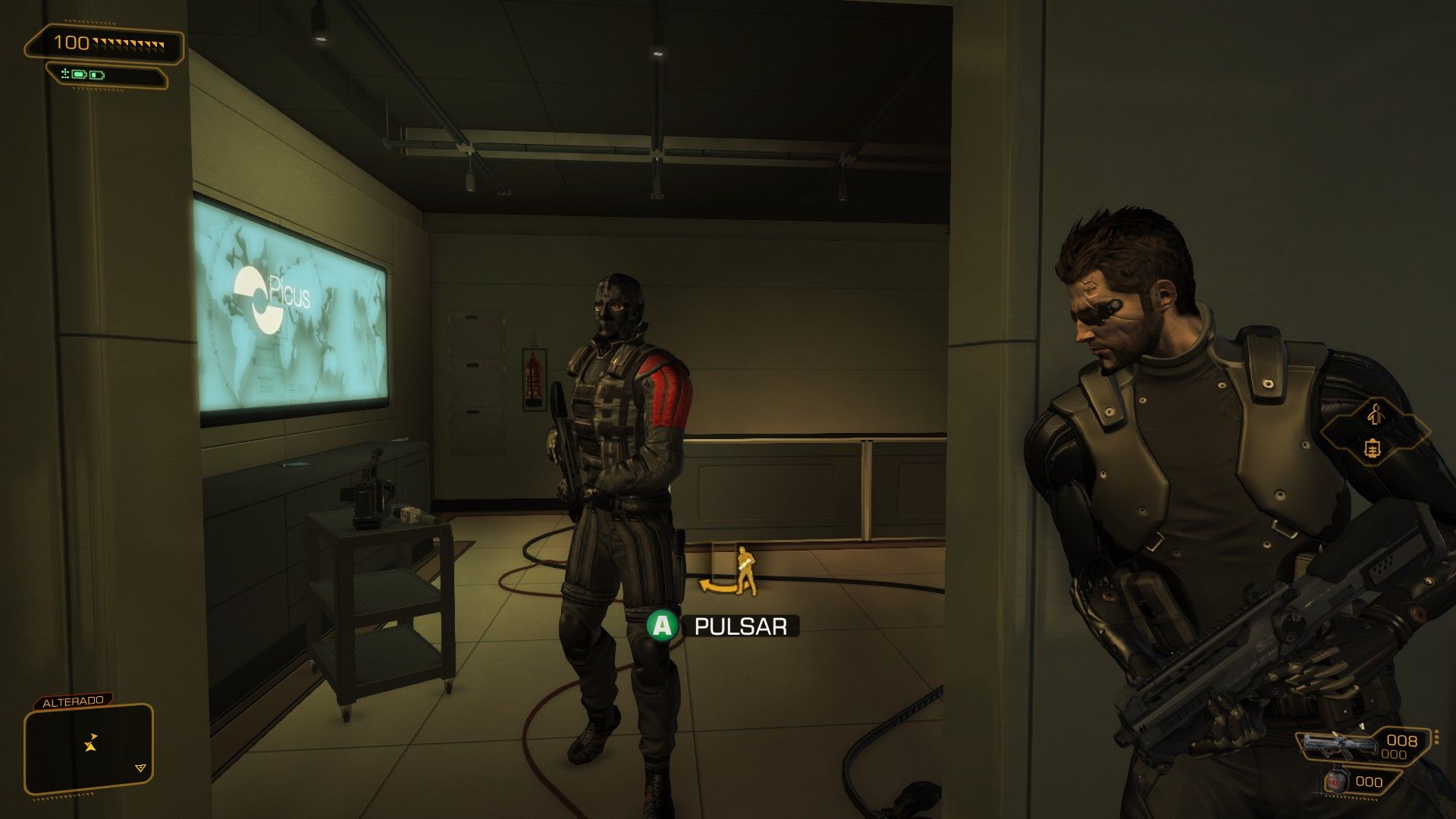Click the green battery energy cells
Viewport: 1456px width, 819px height.
[x=88, y=75]
